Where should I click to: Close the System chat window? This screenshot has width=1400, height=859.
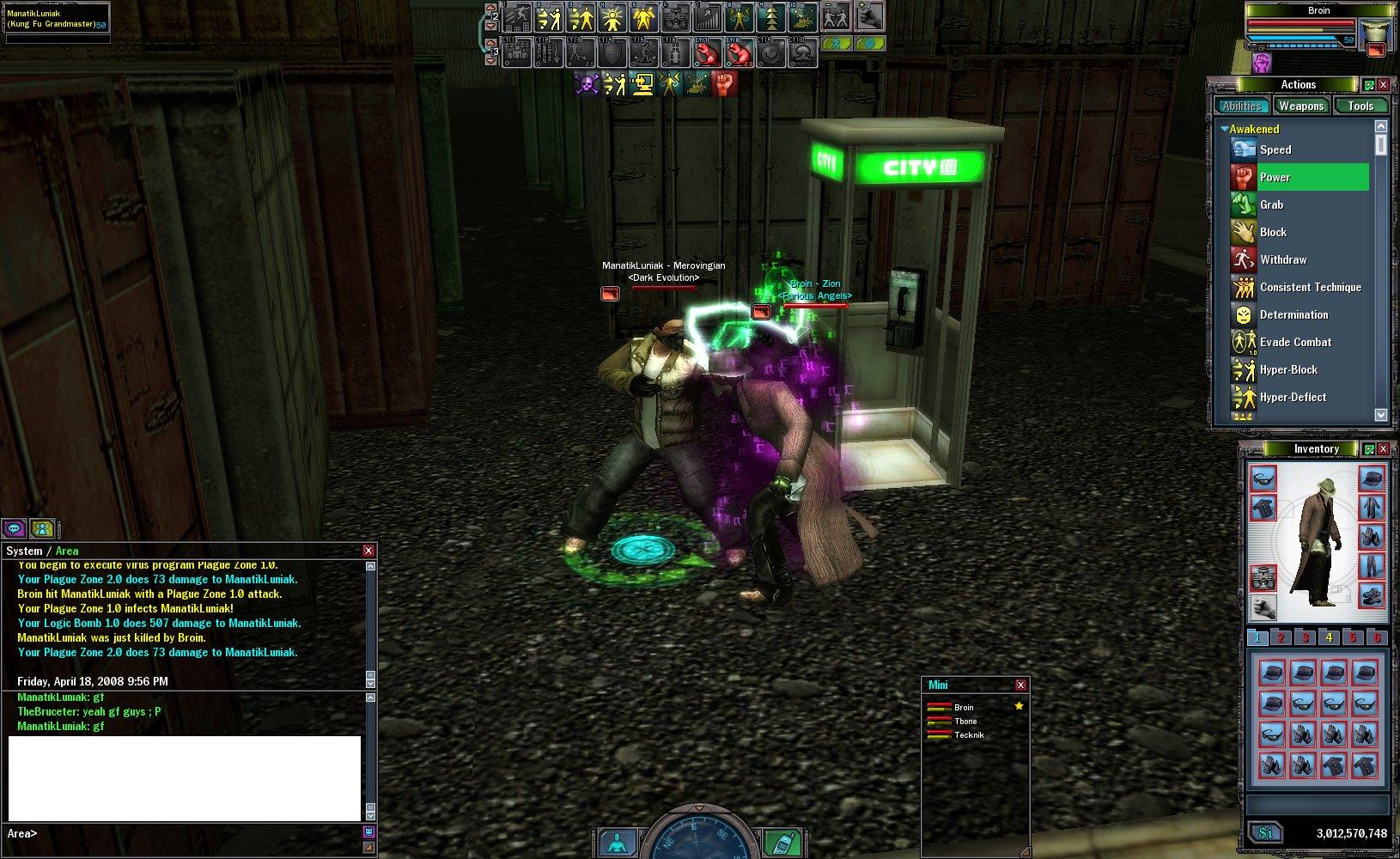[368, 551]
